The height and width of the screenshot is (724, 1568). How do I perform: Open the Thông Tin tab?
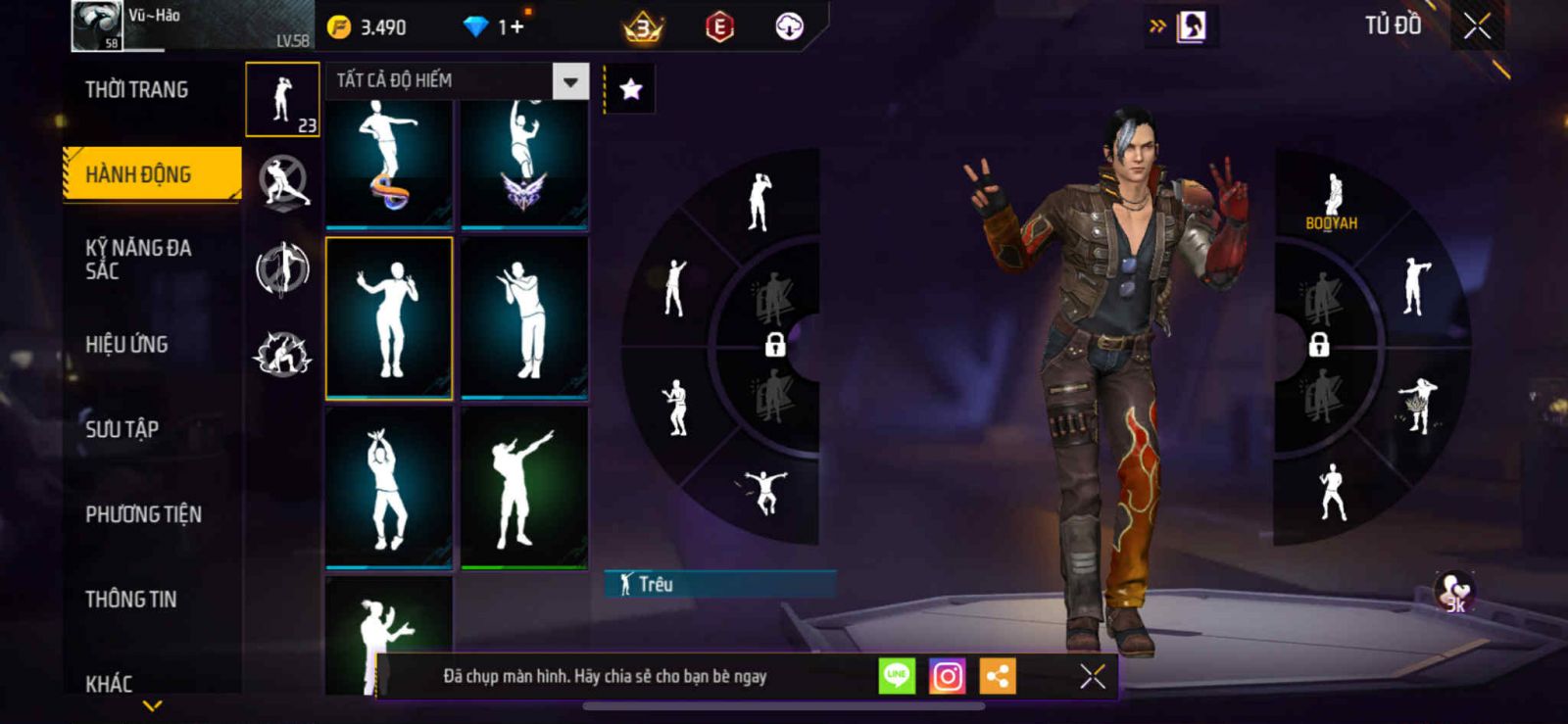pos(131,599)
